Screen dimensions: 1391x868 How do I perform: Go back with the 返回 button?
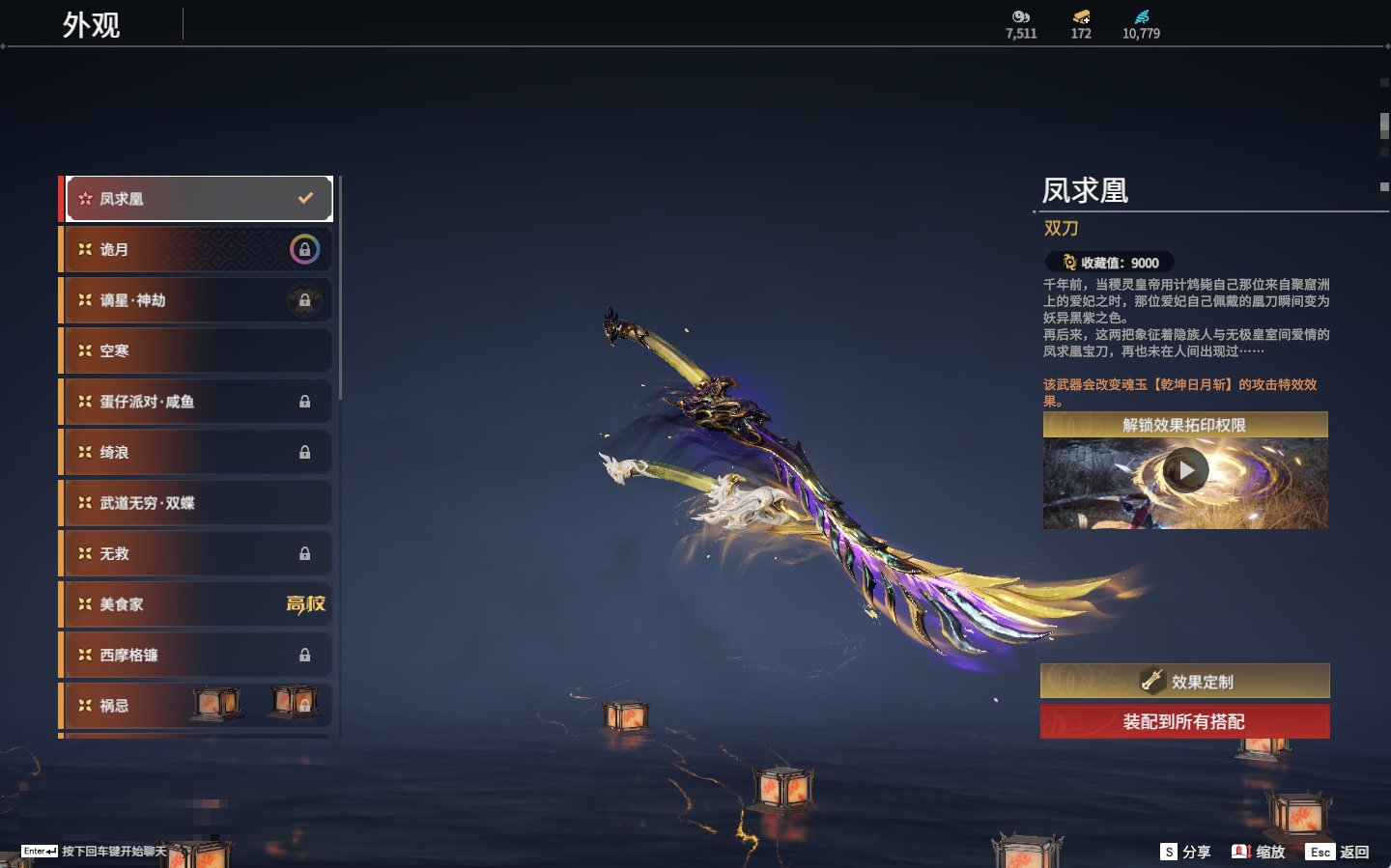click(x=1338, y=852)
